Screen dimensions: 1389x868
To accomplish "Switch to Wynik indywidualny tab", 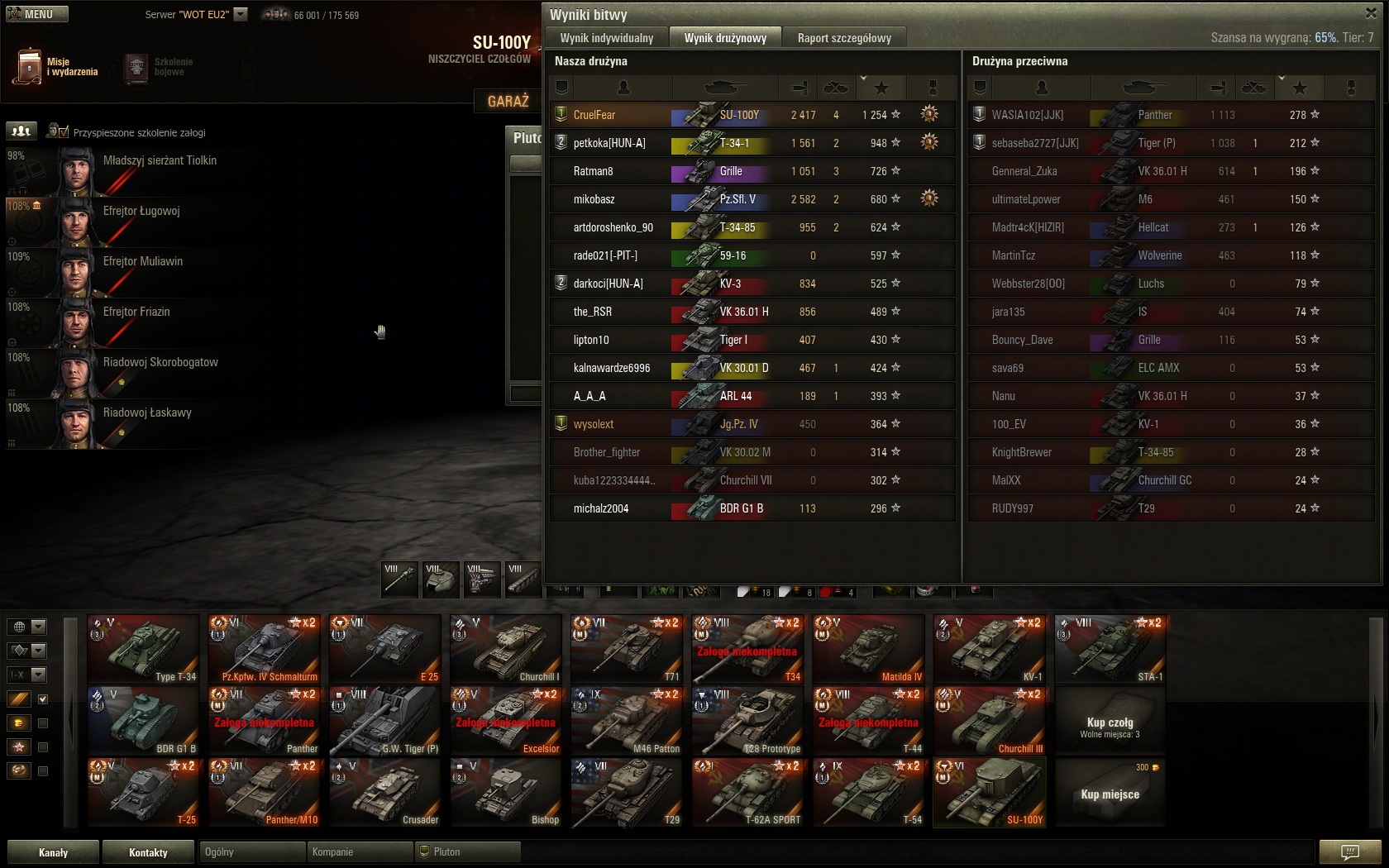I will tap(607, 38).
